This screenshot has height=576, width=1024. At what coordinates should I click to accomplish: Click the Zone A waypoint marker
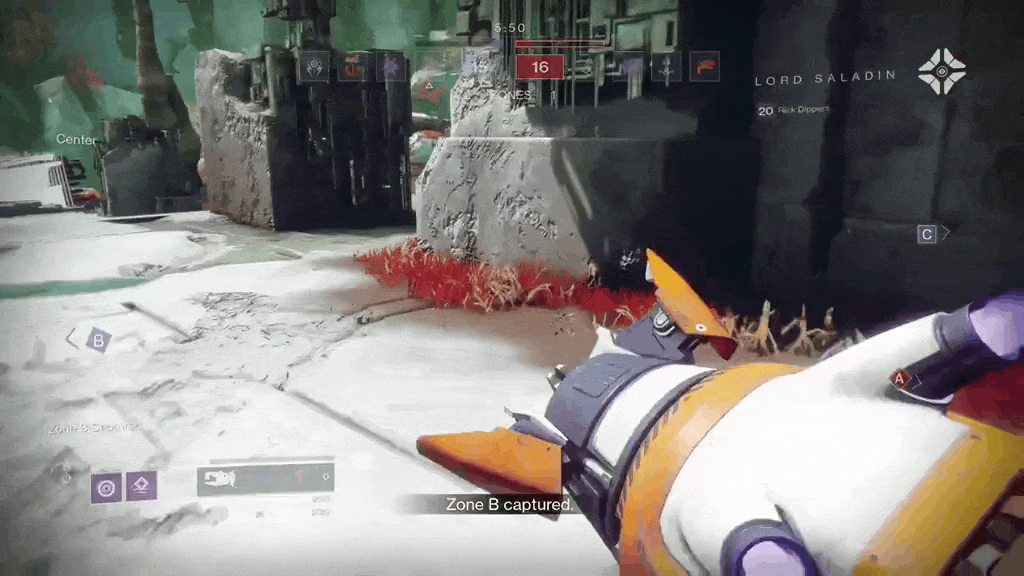[898, 378]
